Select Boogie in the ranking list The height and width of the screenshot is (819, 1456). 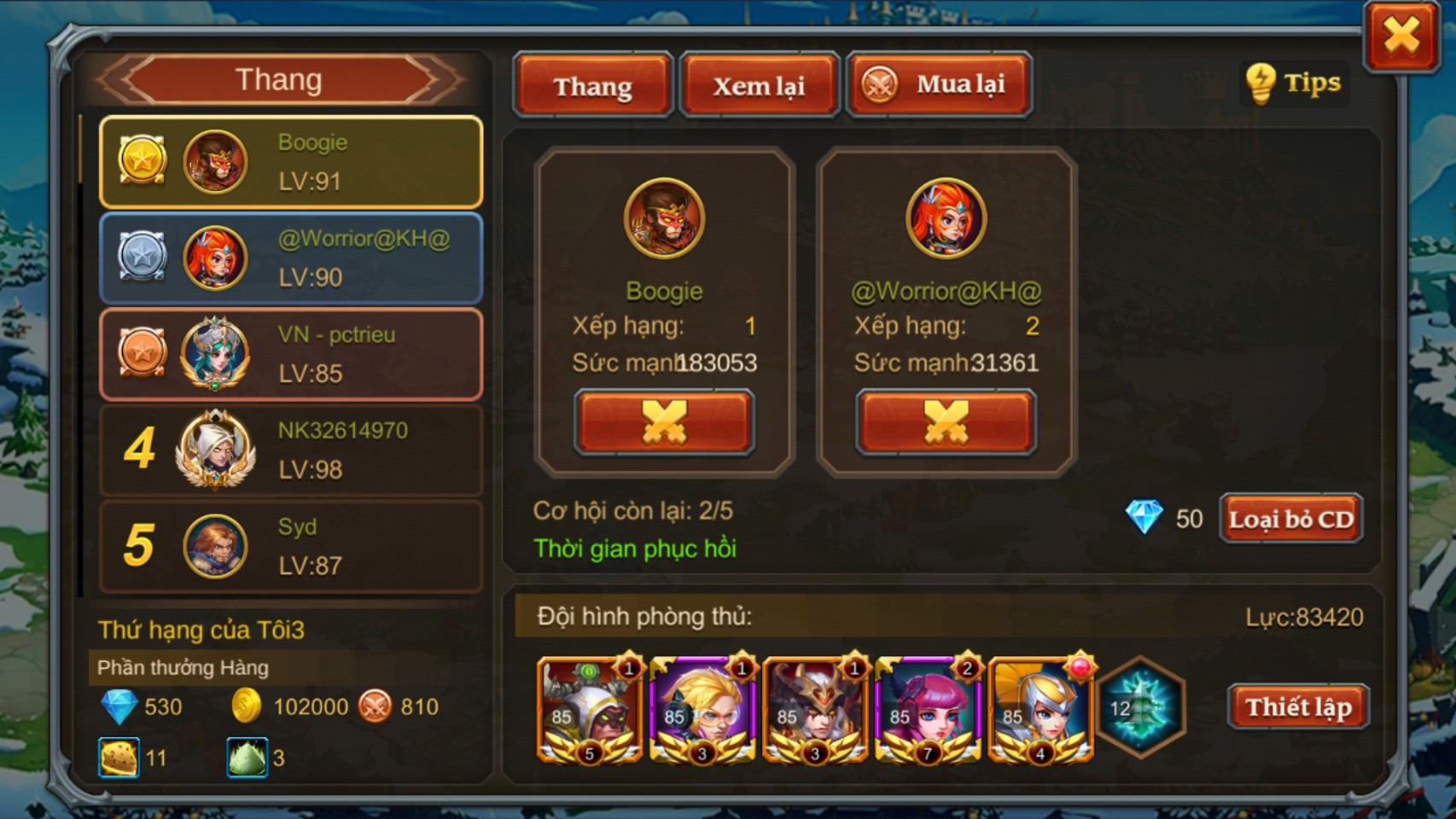click(x=291, y=162)
